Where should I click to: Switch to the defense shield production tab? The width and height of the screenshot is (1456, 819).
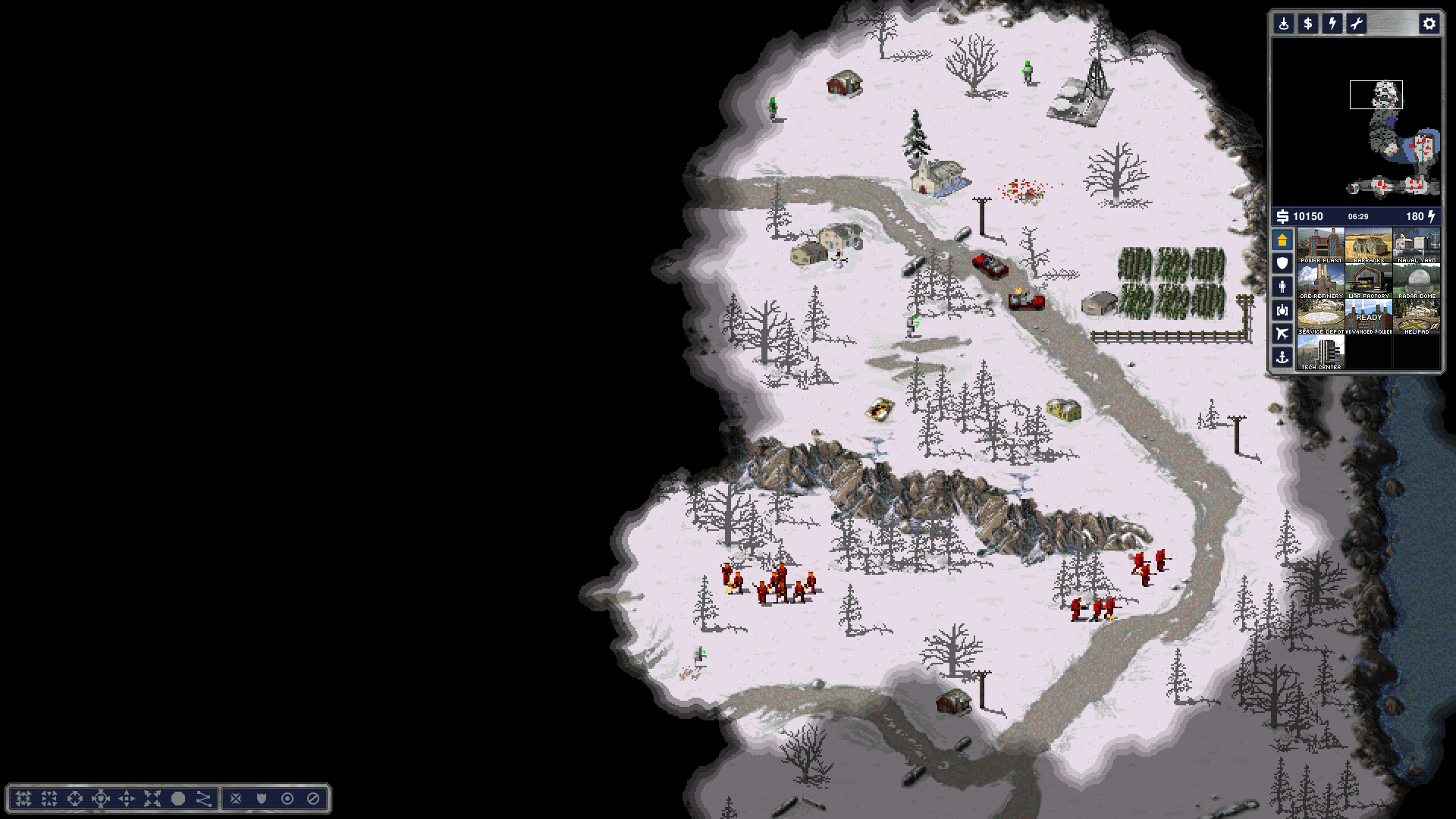coord(1282,263)
